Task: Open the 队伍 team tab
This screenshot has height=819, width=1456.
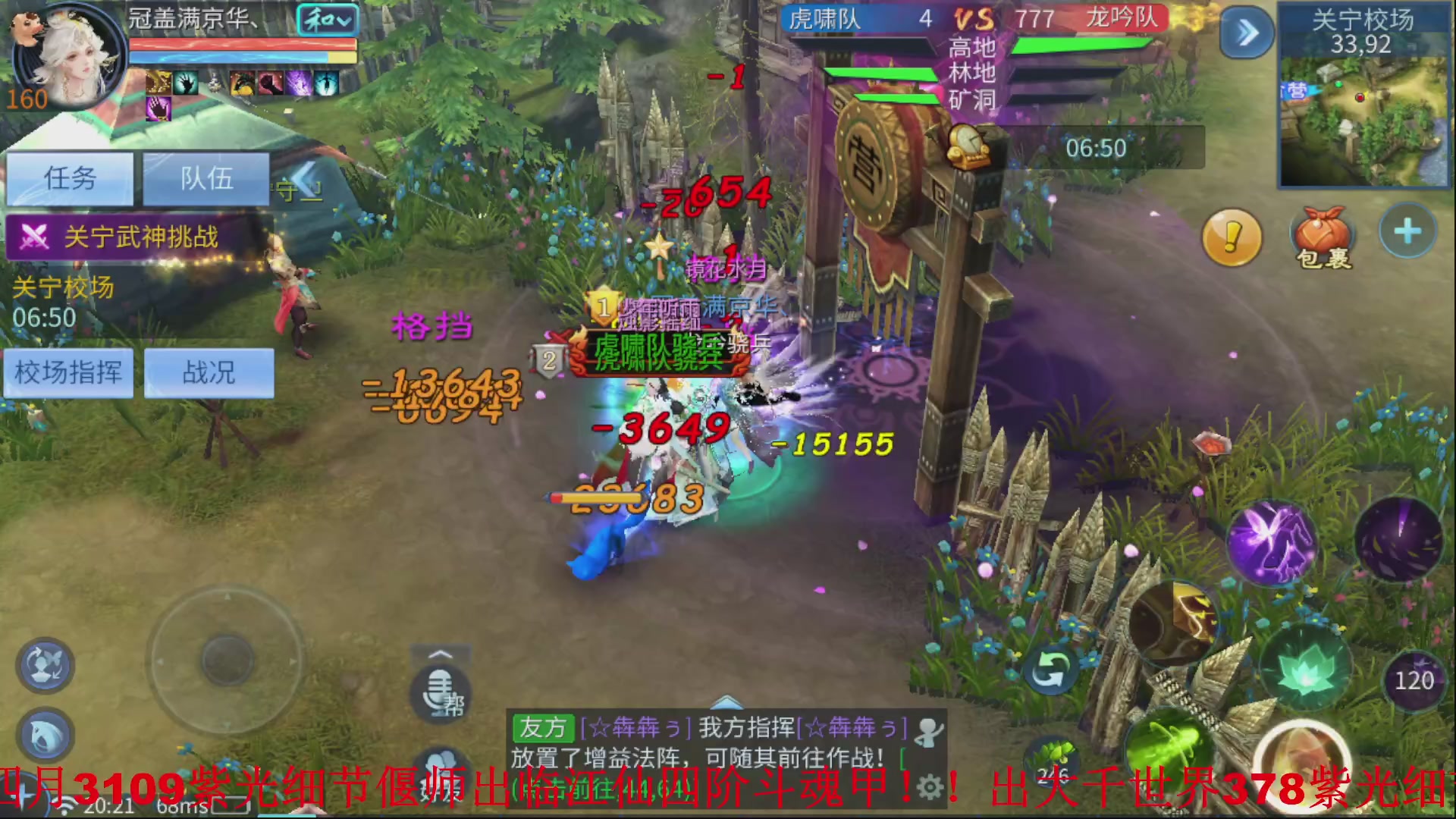Action: click(x=205, y=179)
